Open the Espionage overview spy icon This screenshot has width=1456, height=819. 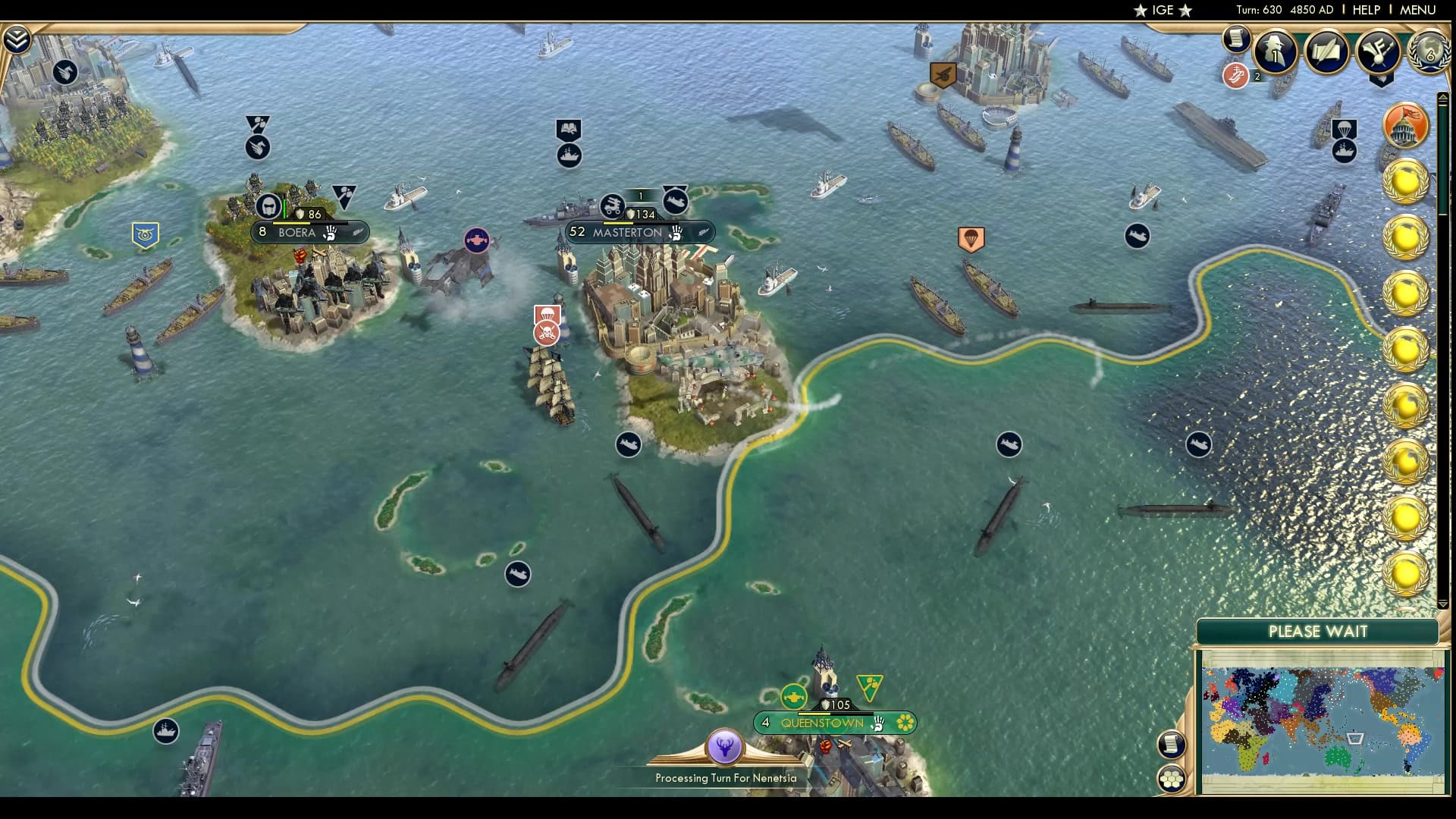(1274, 51)
